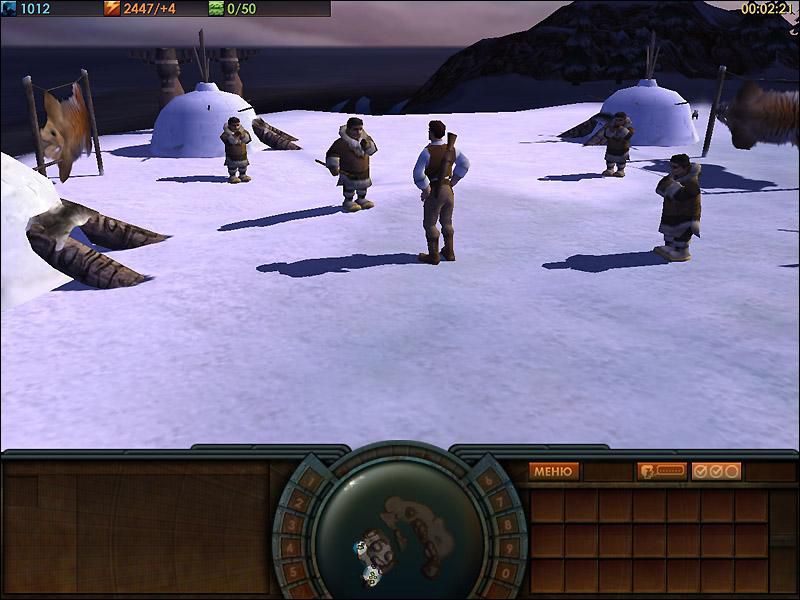The height and width of the screenshot is (600, 800).
Task: Activate control group 8 beside the minimap
Action: pos(509,524)
